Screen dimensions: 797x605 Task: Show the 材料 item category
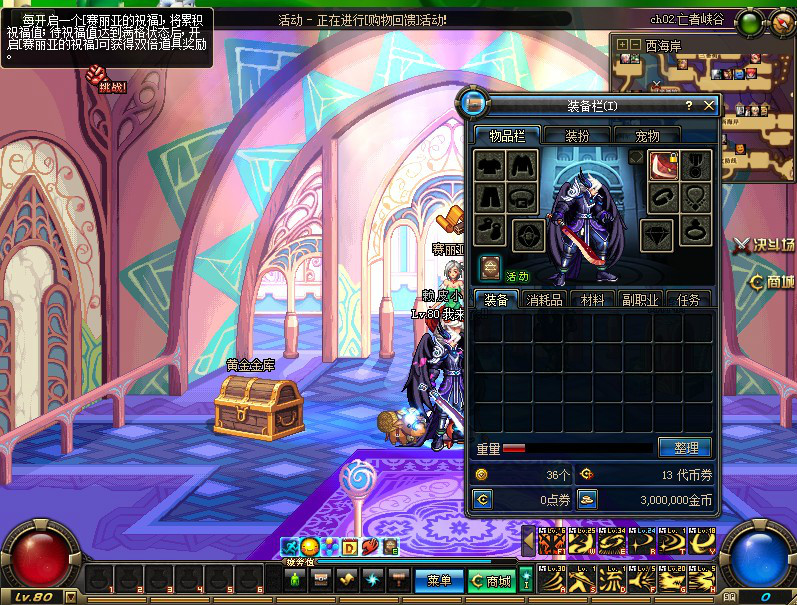593,299
